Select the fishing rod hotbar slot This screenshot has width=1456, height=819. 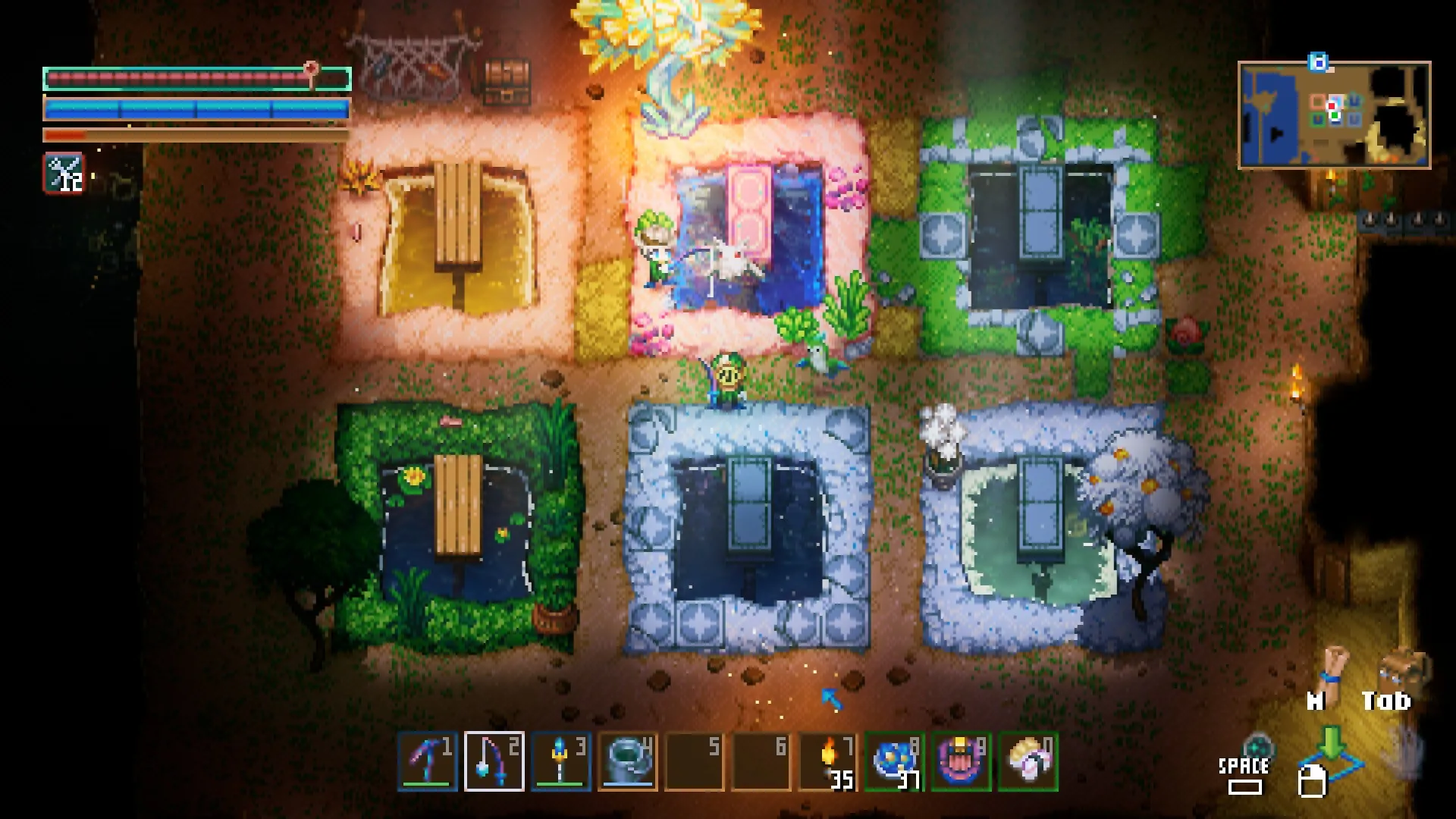[x=494, y=761]
